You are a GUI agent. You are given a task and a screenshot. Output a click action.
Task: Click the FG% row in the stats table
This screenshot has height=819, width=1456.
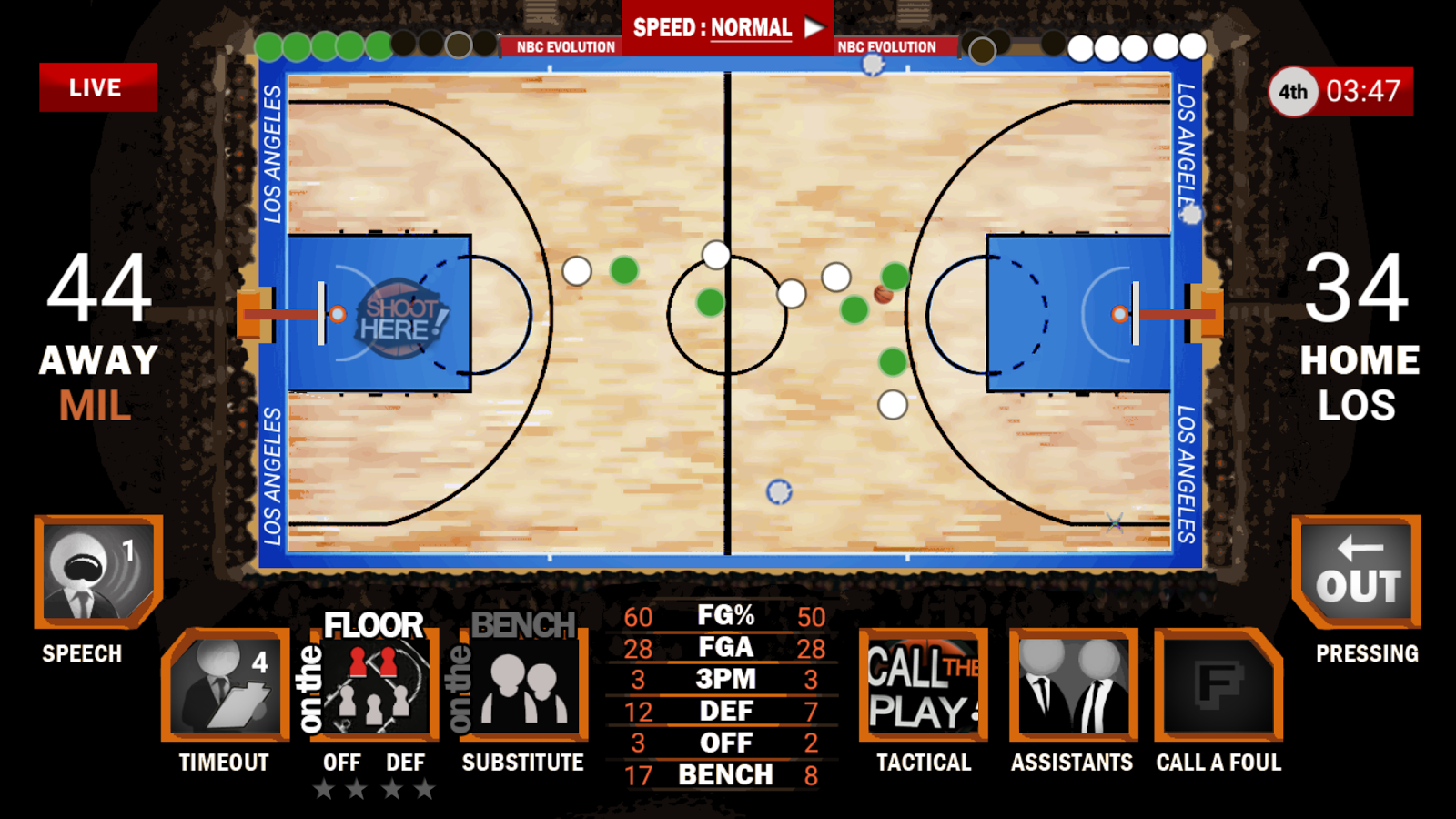click(726, 615)
